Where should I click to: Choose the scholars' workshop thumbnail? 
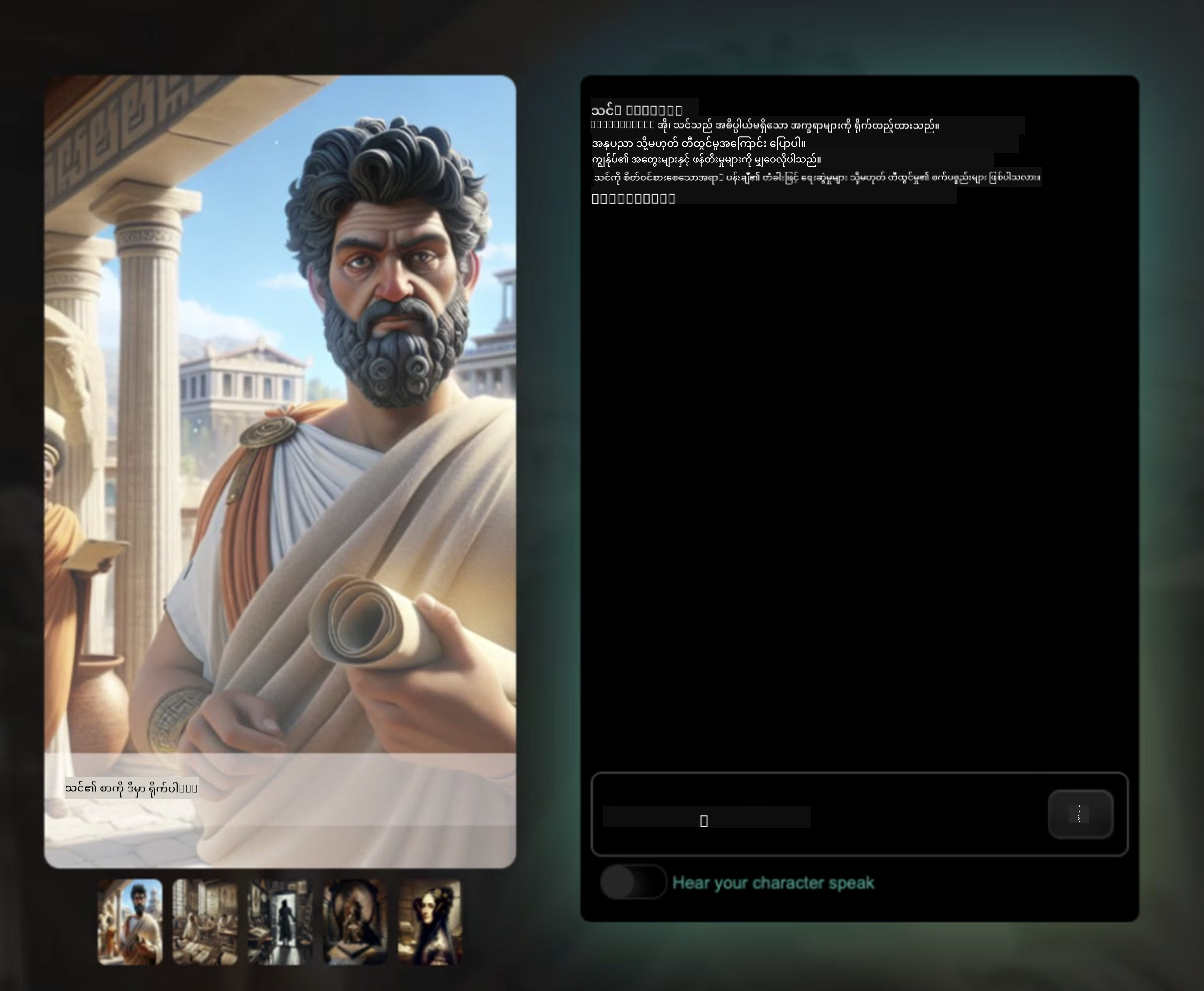pos(205,922)
